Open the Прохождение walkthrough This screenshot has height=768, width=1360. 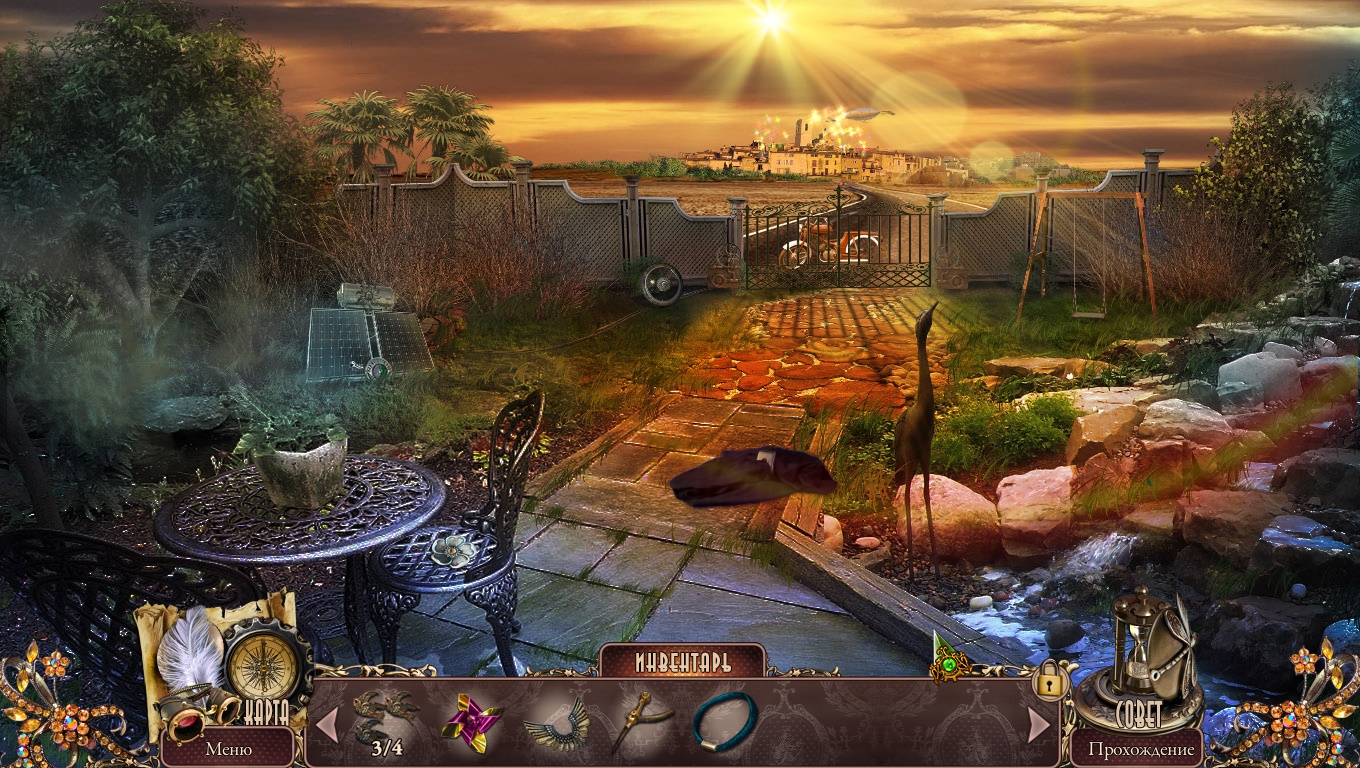click(x=1141, y=748)
